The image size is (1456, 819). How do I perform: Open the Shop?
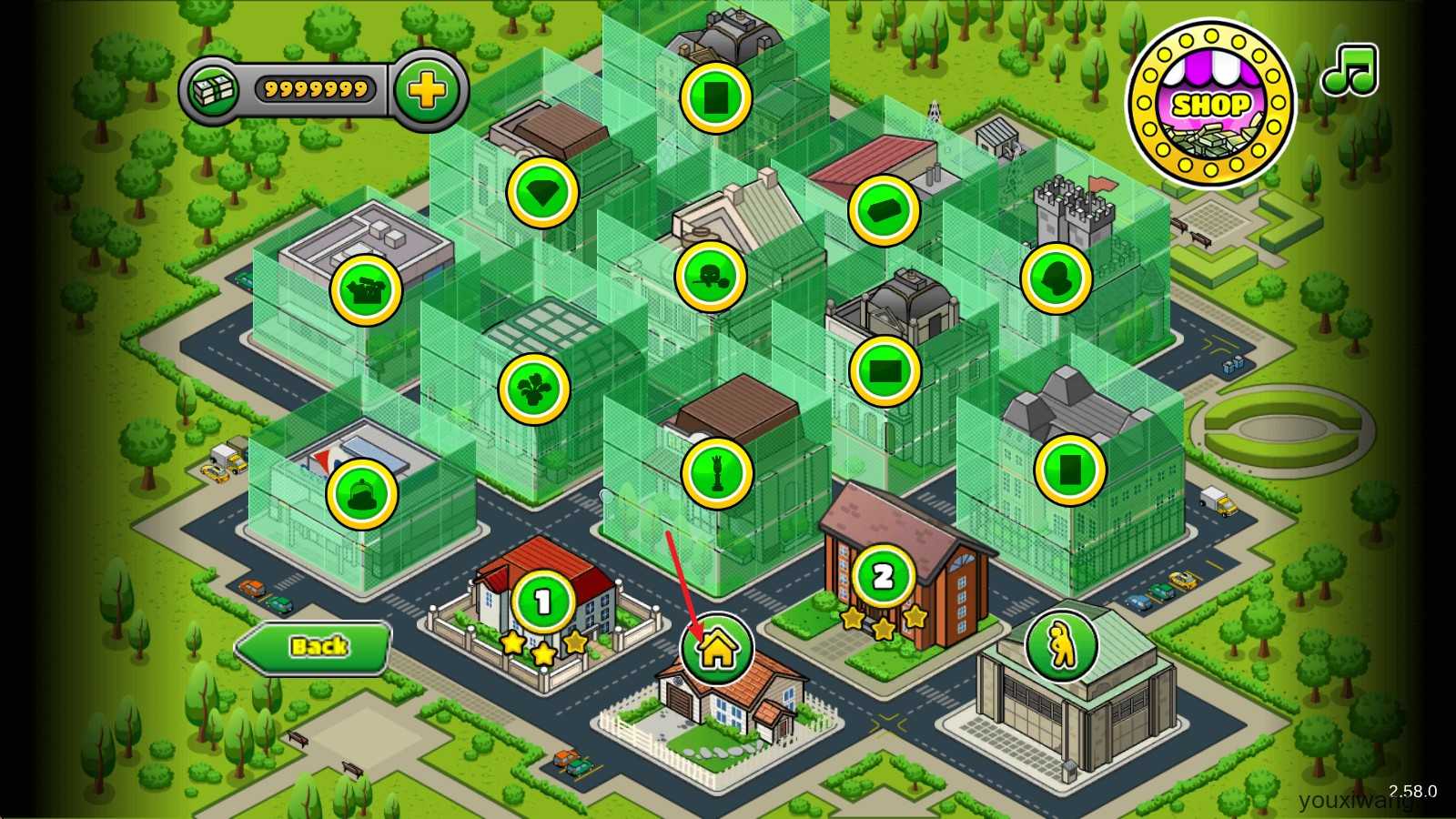click(1209, 105)
